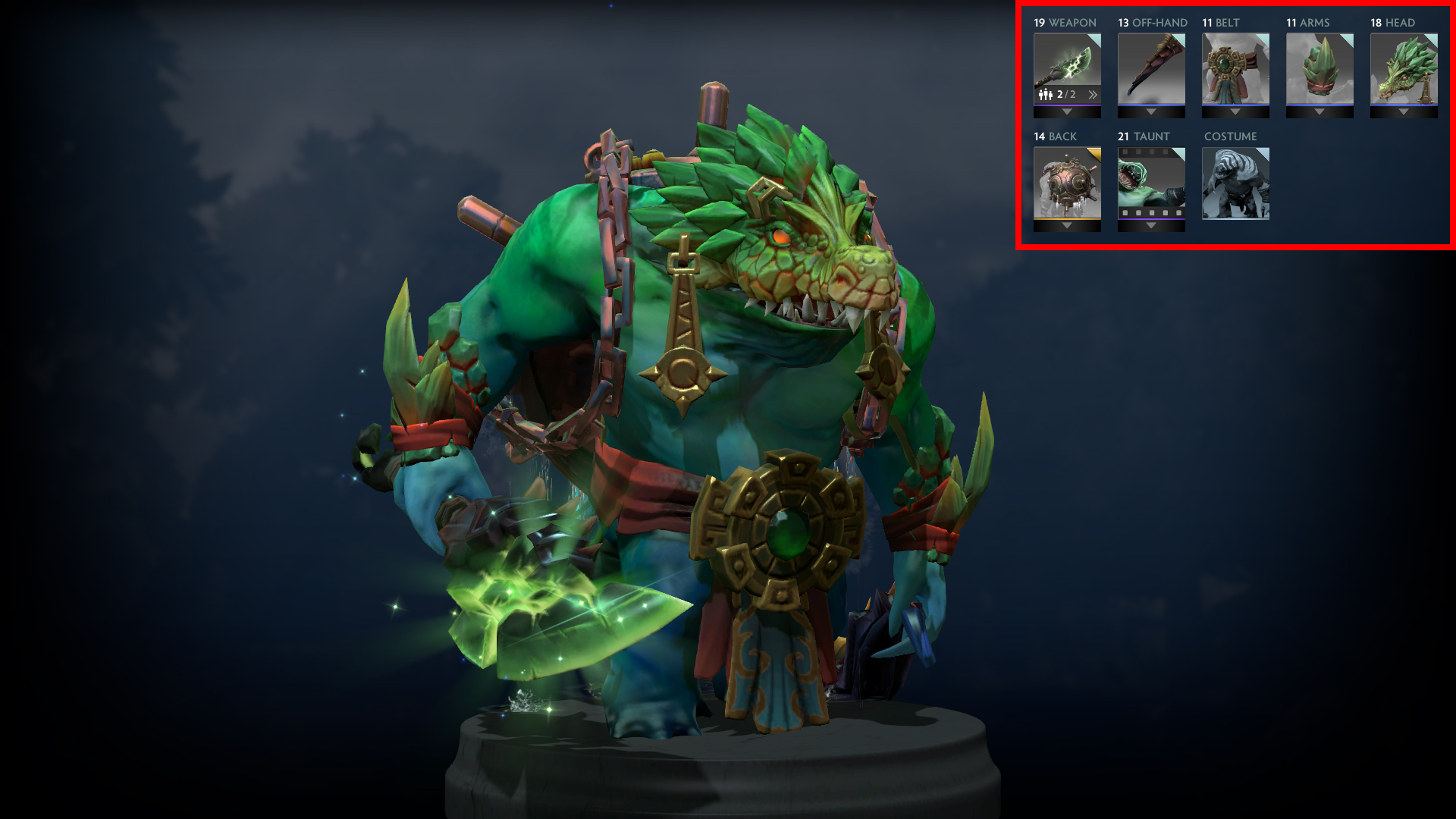
Task: Choose the Off-Hand claw item slot
Action: pyautogui.click(x=1150, y=68)
